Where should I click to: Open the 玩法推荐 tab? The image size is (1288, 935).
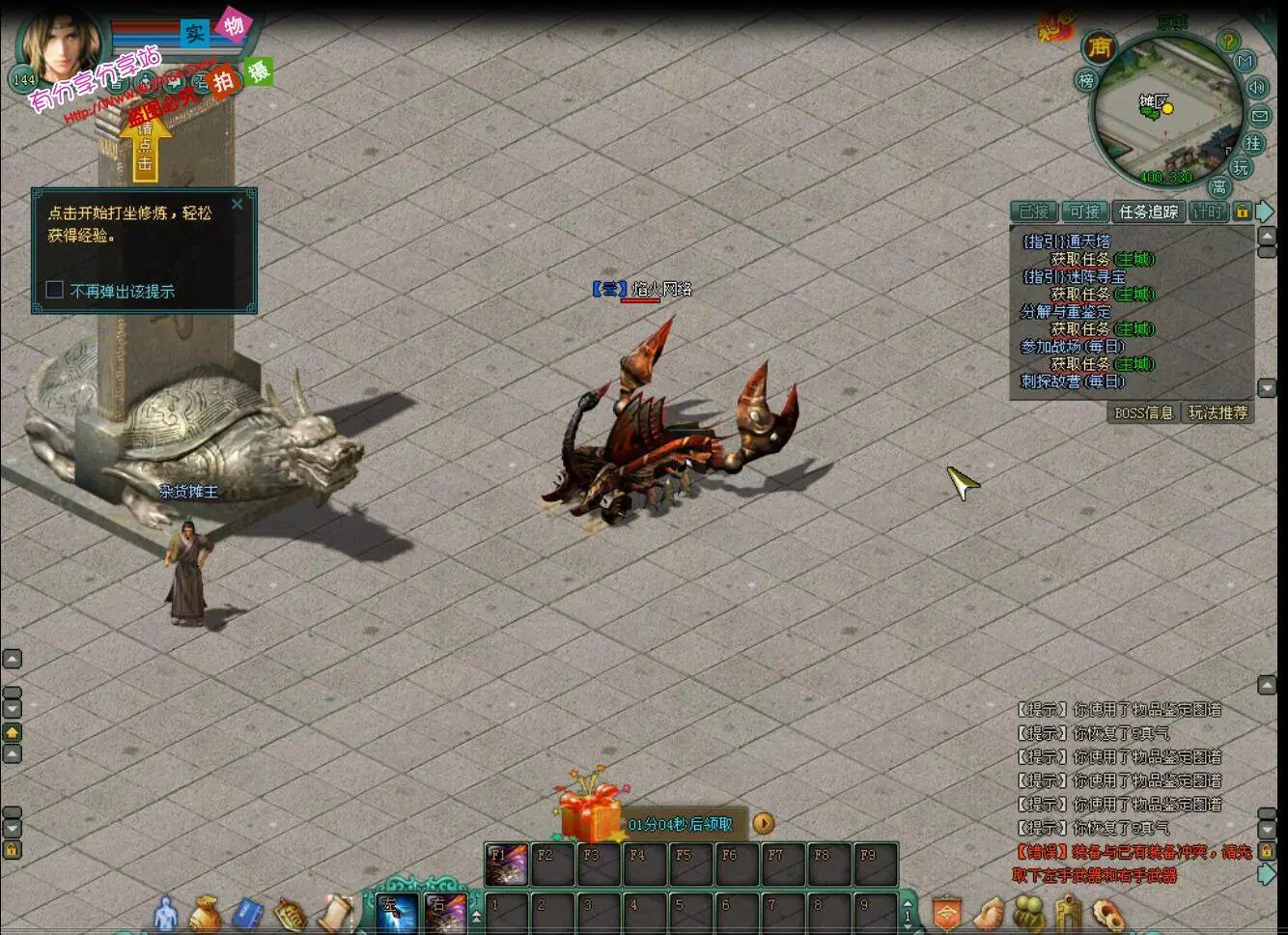[1218, 412]
